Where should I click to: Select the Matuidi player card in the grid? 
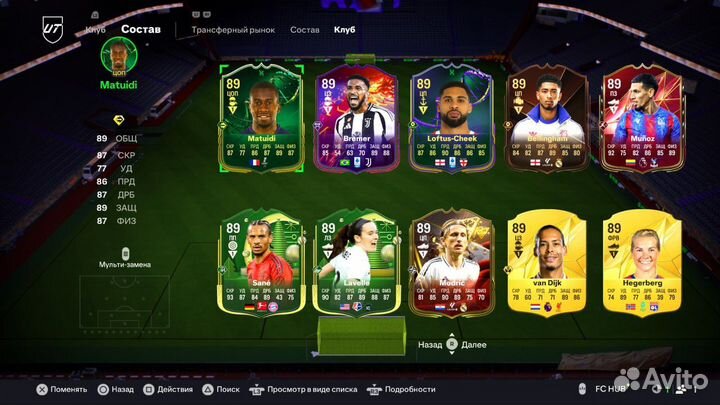(x=261, y=118)
